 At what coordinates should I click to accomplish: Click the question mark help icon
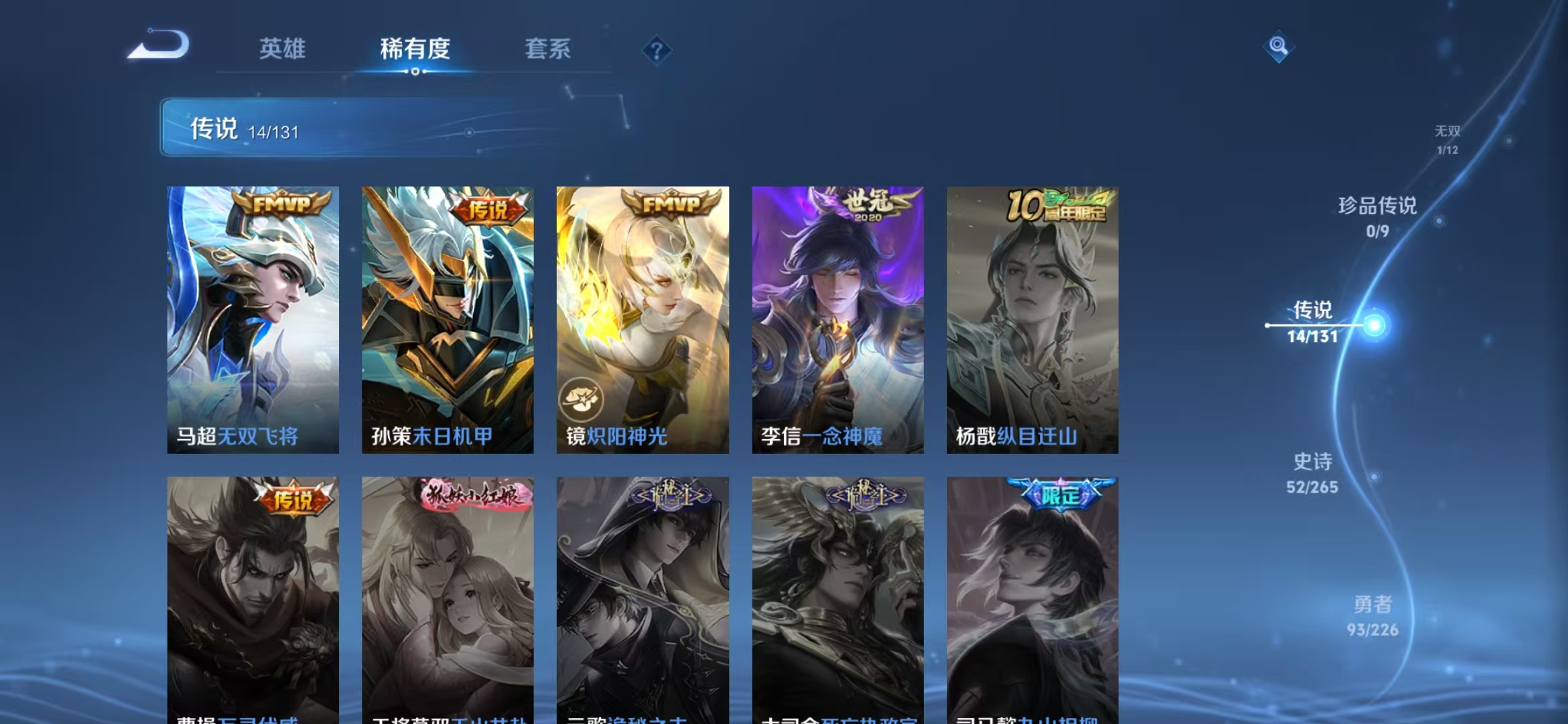tap(659, 50)
